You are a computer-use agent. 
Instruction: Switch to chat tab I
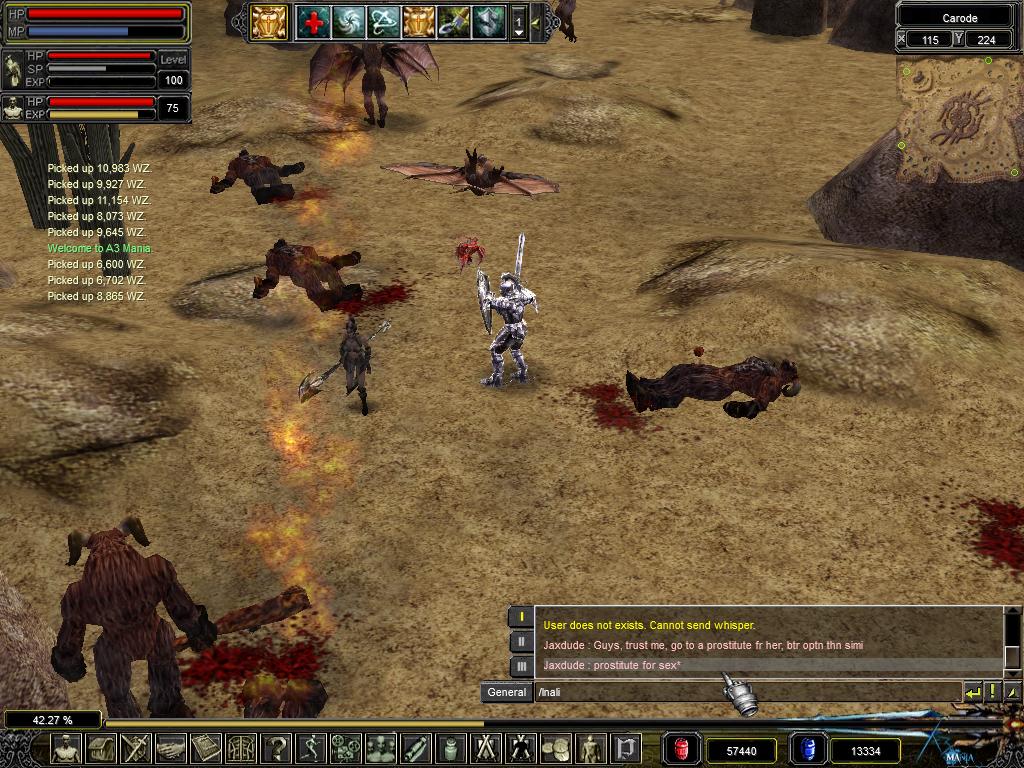(521, 617)
